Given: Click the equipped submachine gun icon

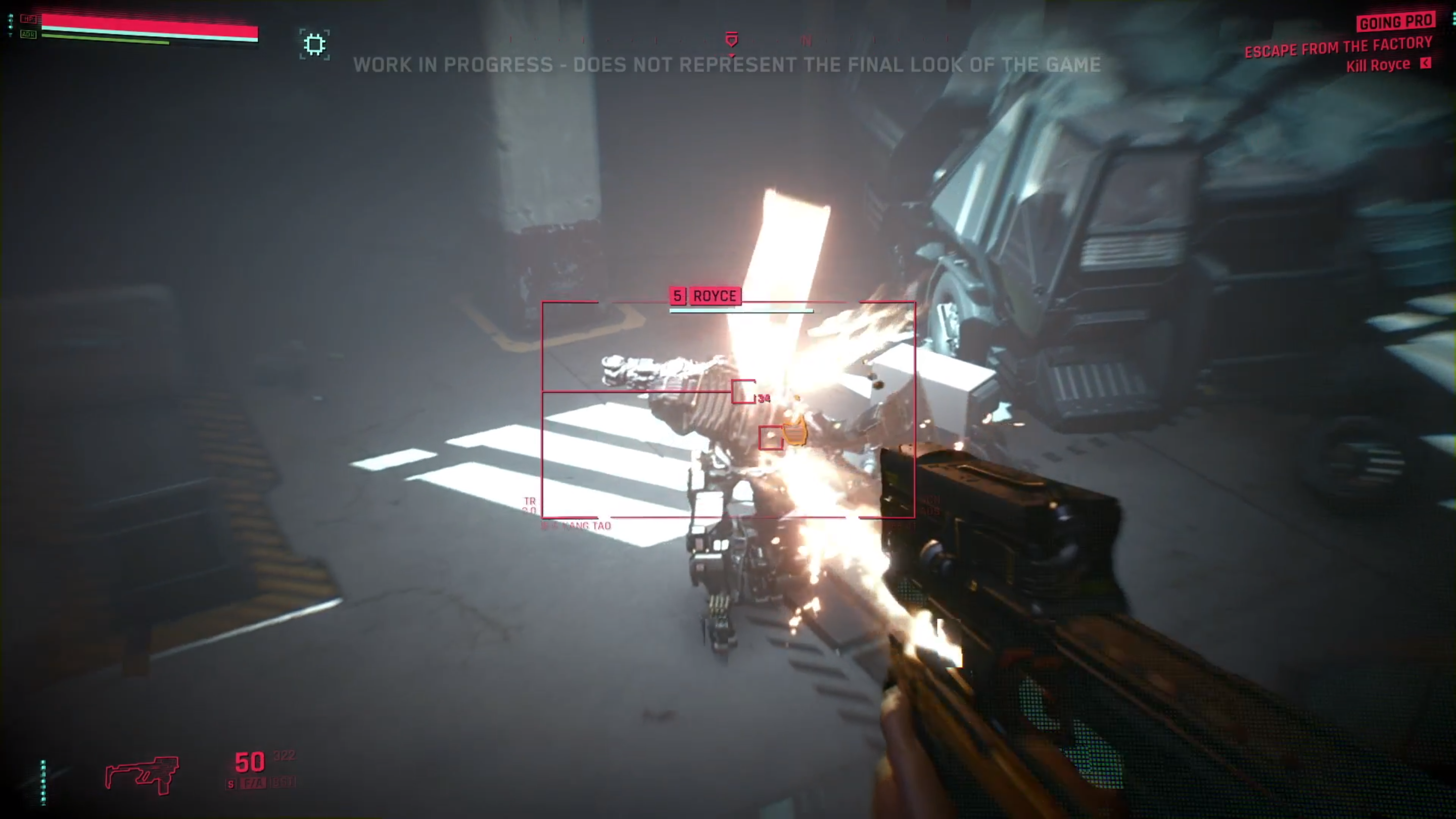Looking at the screenshot, I should 142,775.
